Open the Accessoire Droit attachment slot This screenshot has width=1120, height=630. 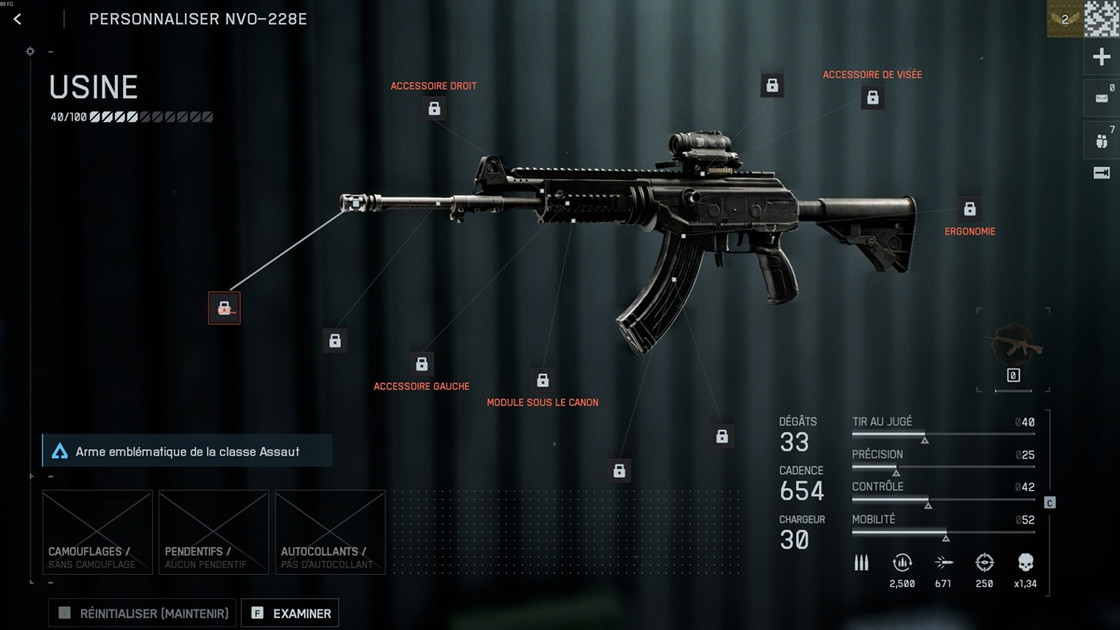tap(434, 108)
